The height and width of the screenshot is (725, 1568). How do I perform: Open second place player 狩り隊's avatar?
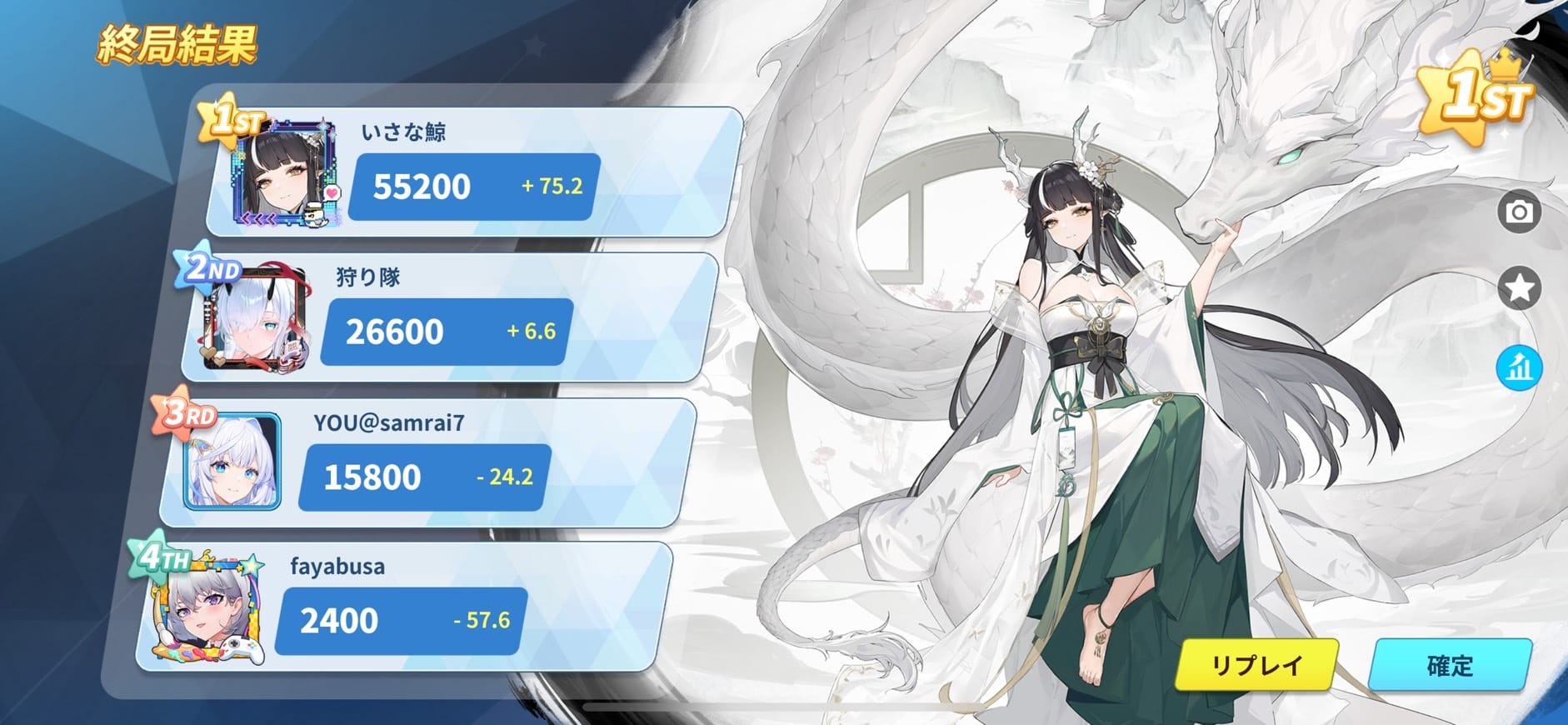coord(257,319)
